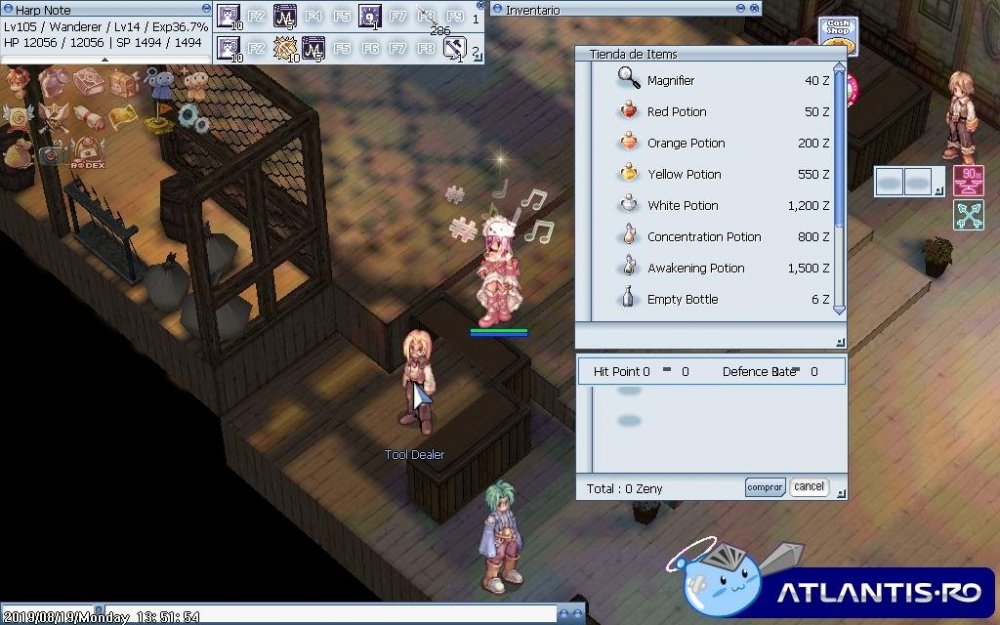This screenshot has height=625, width=1000.
Task: Close the Inventario window
Action: click(754, 9)
